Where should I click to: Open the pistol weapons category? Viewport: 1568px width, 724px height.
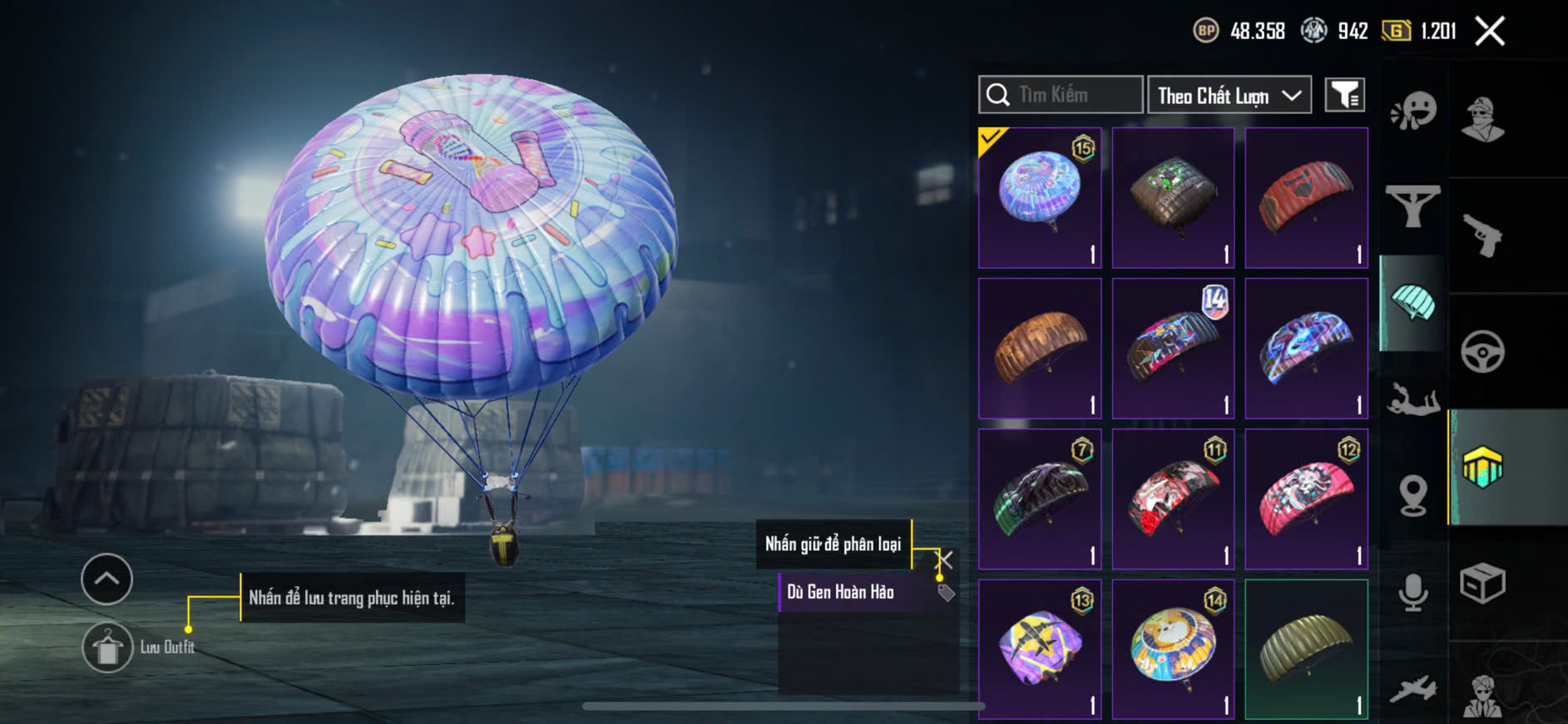(x=1482, y=236)
